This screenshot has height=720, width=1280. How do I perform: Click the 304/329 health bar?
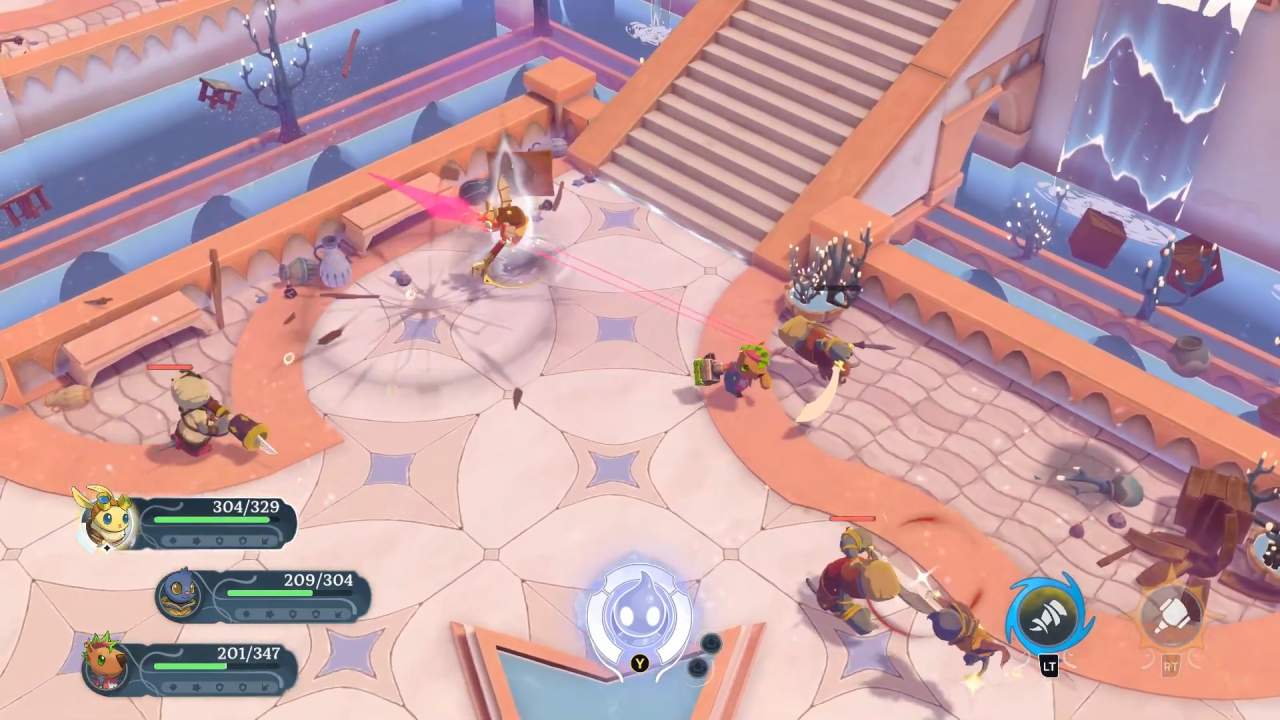pos(213,520)
